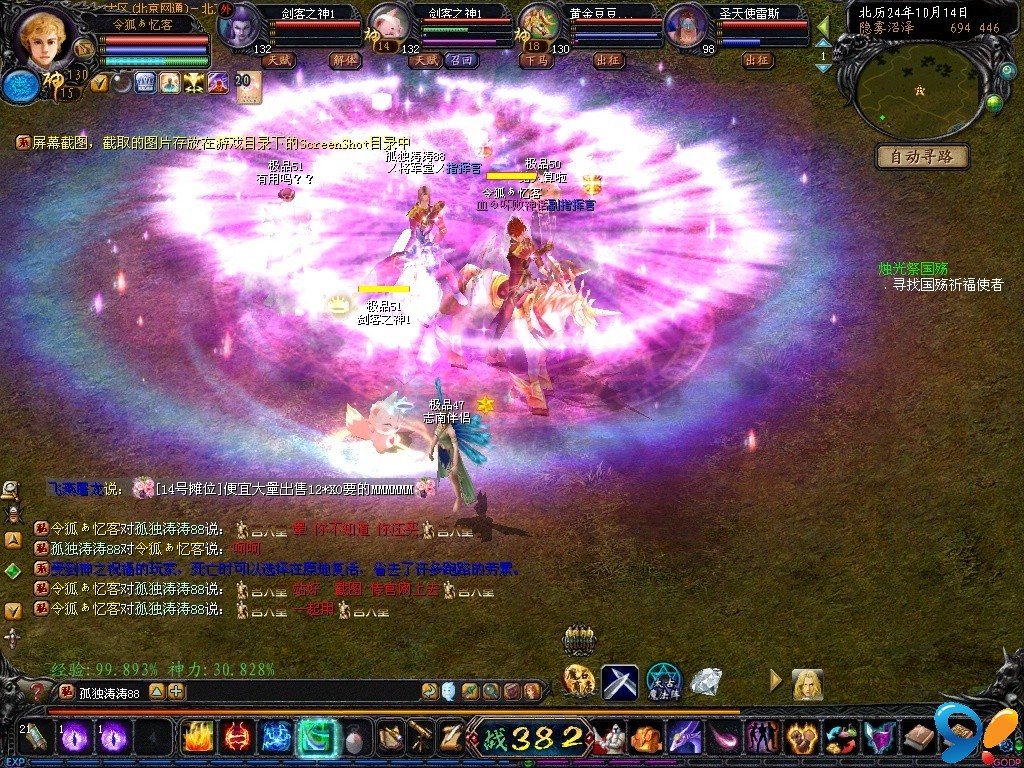The height and width of the screenshot is (768, 1024).
Task: Open the 太古魔法阵 magic circle icon
Action: pos(663,683)
